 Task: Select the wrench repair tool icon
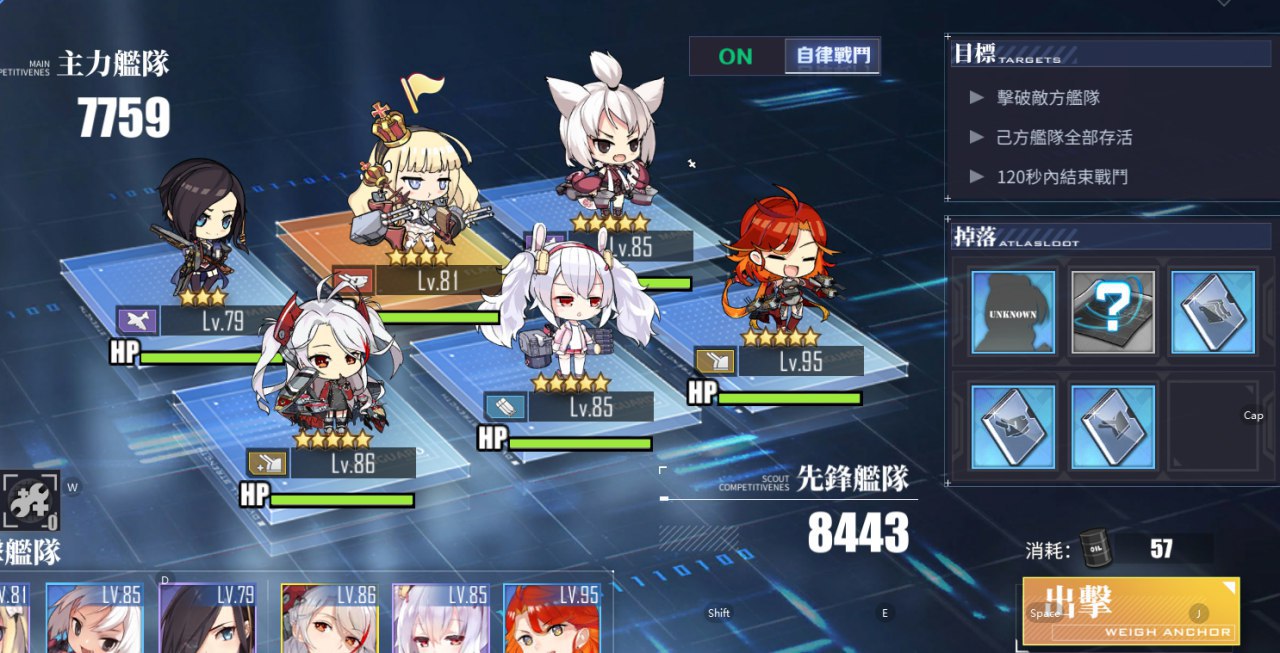pos(30,500)
